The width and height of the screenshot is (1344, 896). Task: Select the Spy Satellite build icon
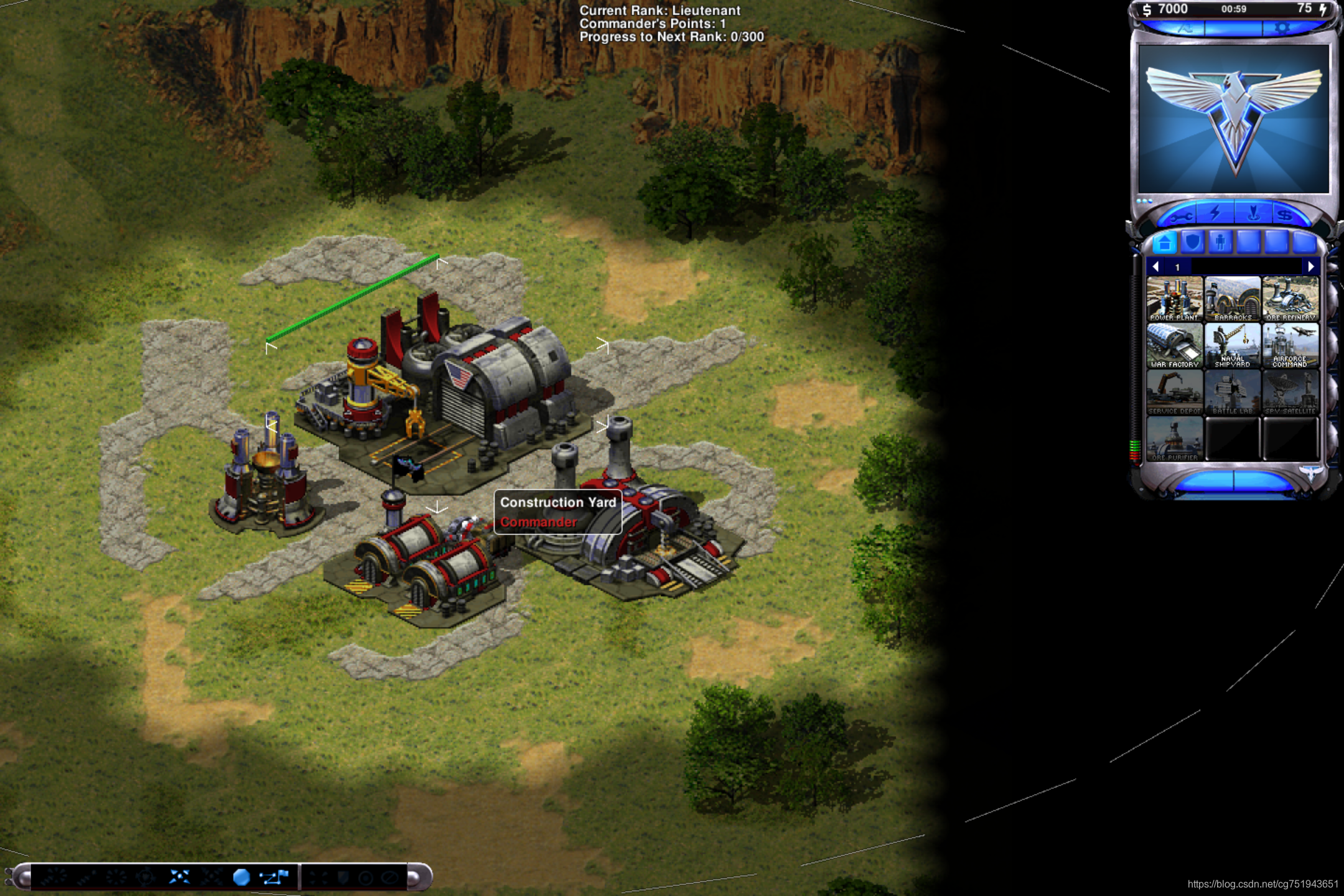coord(1290,392)
